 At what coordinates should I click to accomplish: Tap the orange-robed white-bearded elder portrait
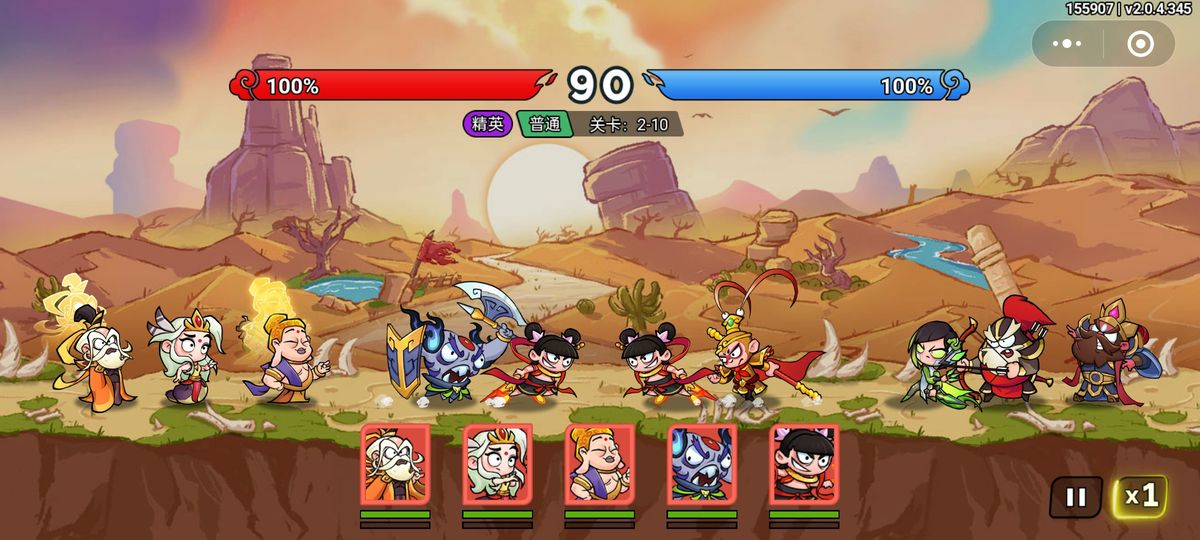(395, 464)
